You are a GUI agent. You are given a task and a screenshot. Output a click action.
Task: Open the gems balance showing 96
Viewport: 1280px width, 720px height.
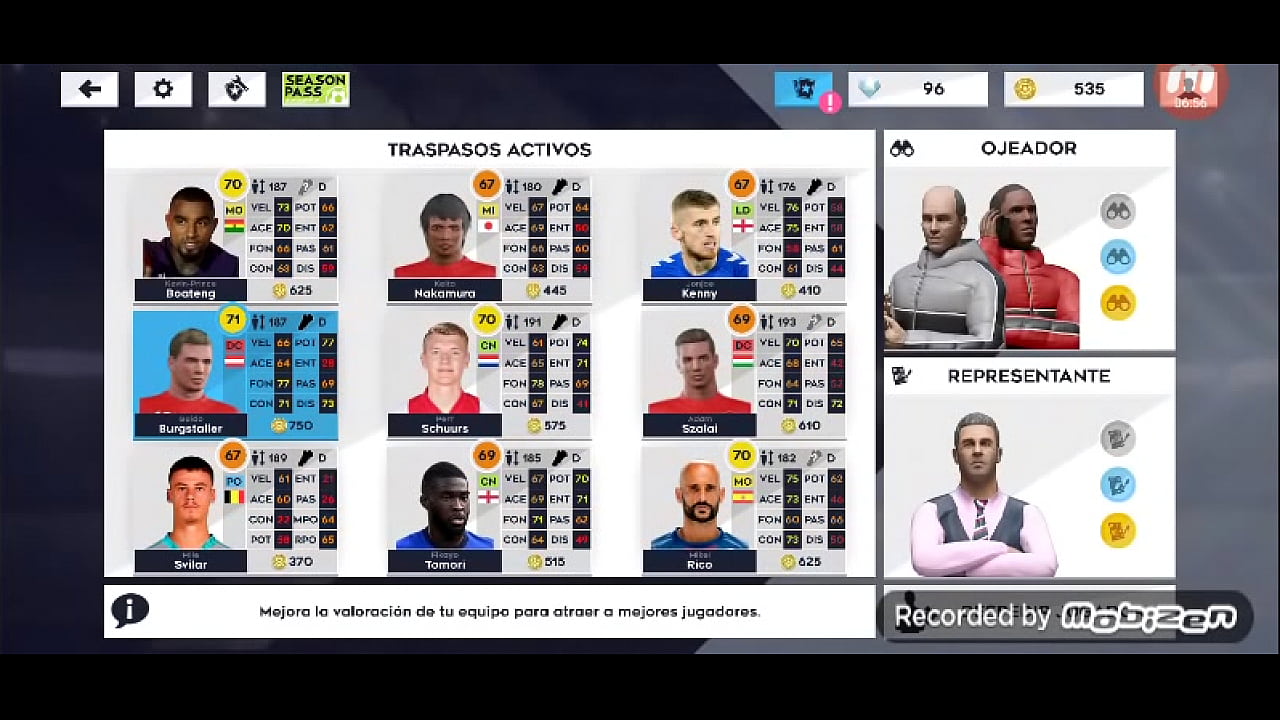pyautogui.click(x=918, y=89)
